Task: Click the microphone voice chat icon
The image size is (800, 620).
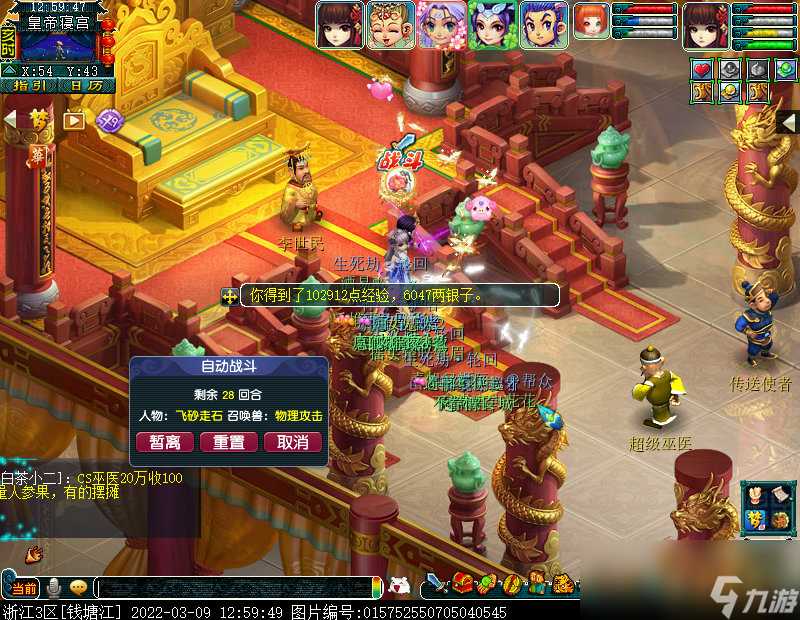Action: point(54,587)
